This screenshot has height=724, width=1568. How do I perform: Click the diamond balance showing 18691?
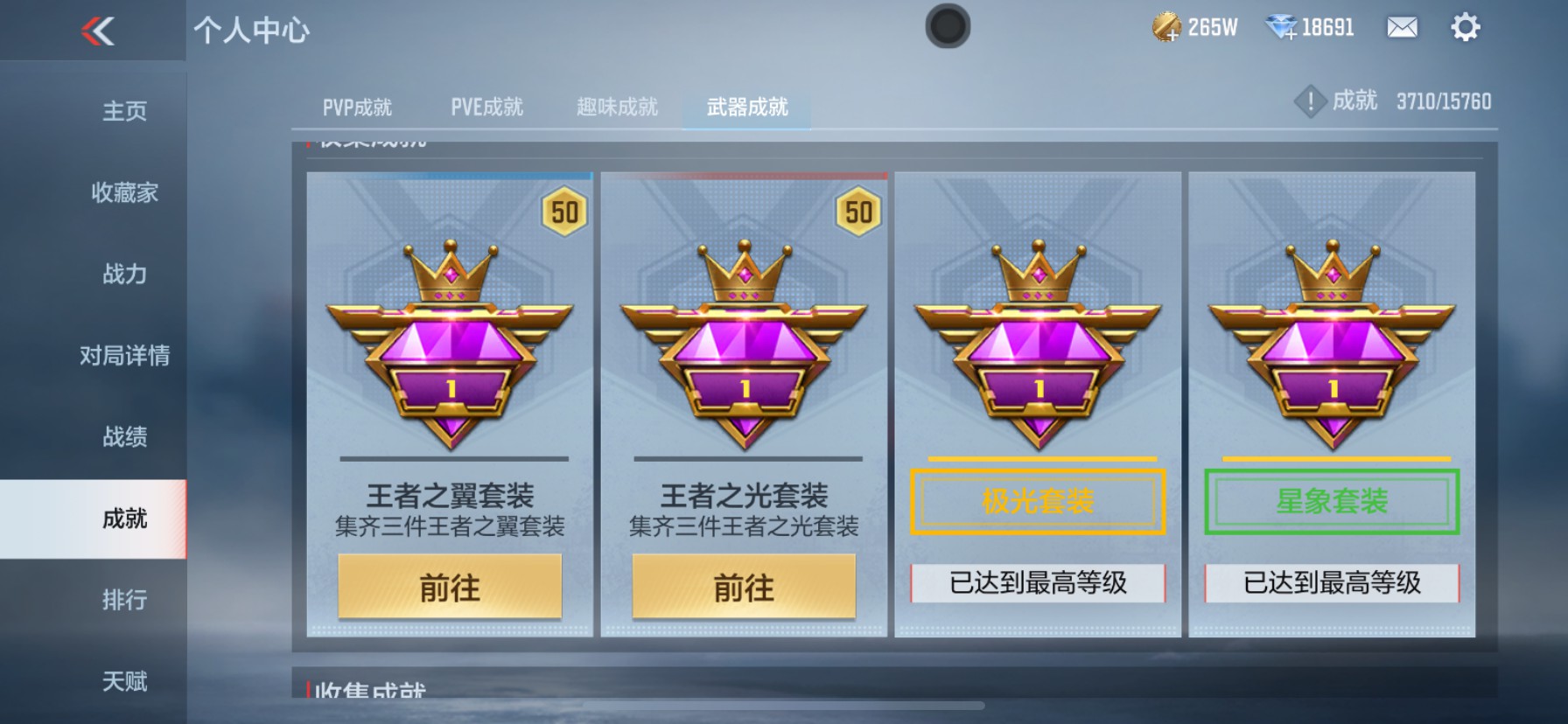click(1308, 27)
